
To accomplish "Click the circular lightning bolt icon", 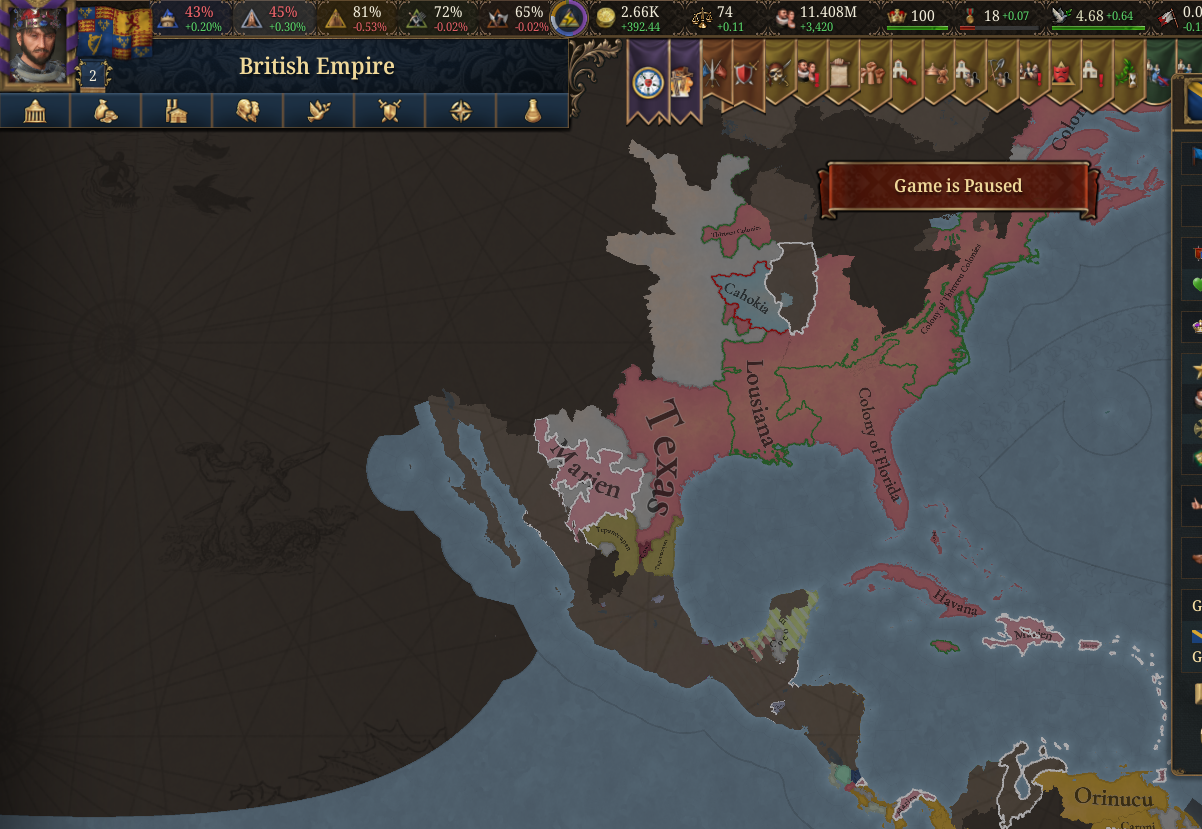I will (570, 18).
